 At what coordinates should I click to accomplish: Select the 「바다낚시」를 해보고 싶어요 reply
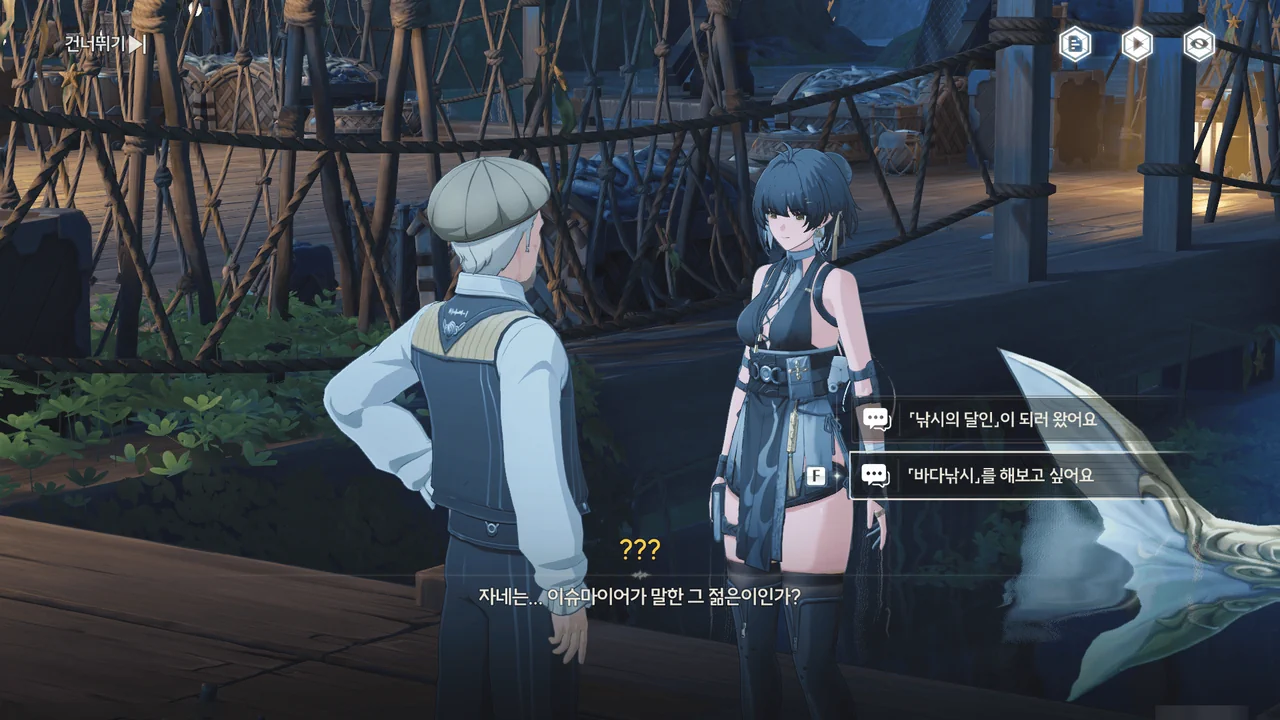1001,476
